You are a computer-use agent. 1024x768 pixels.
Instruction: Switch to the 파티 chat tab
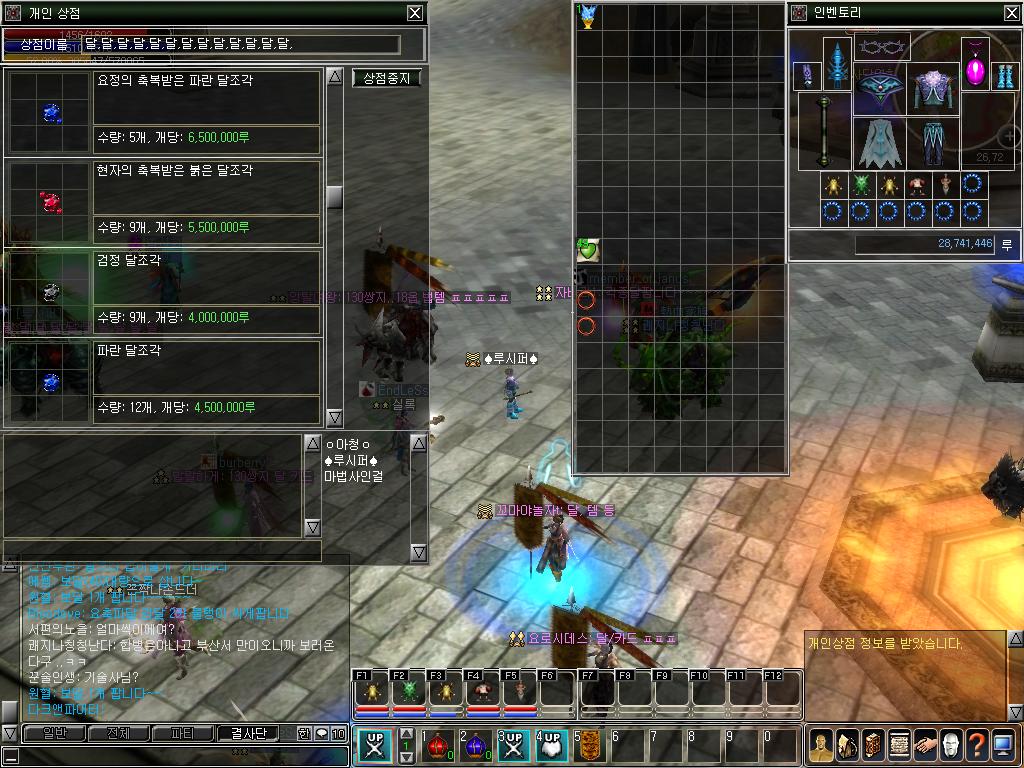(x=183, y=733)
